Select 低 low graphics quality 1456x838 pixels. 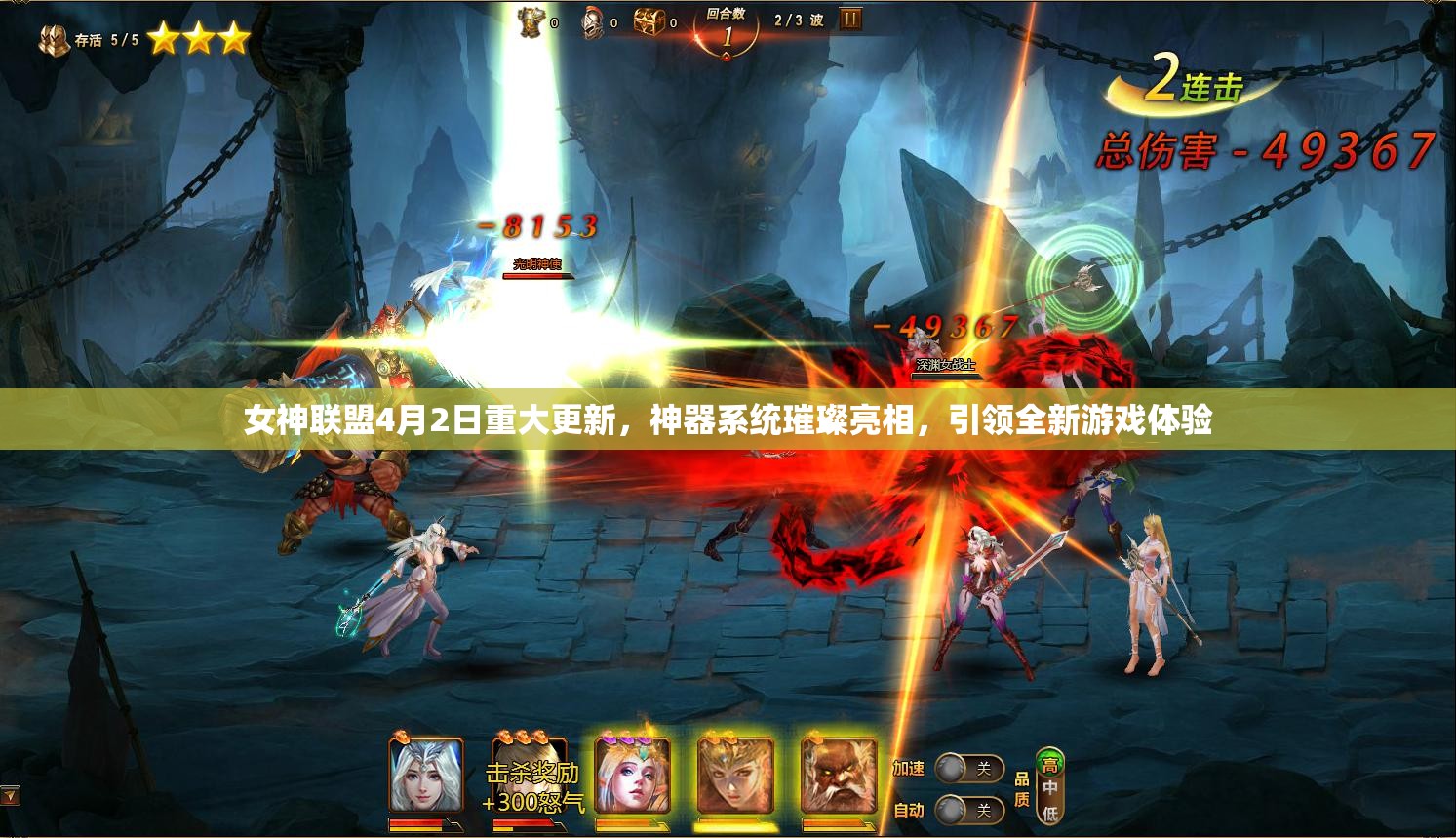[x=1050, y=812]
